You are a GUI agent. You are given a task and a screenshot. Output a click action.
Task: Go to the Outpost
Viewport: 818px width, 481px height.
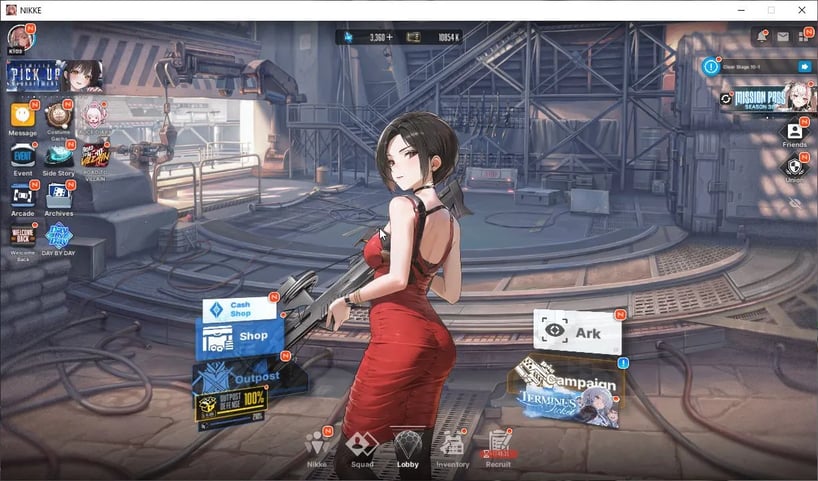pos(239,377)
